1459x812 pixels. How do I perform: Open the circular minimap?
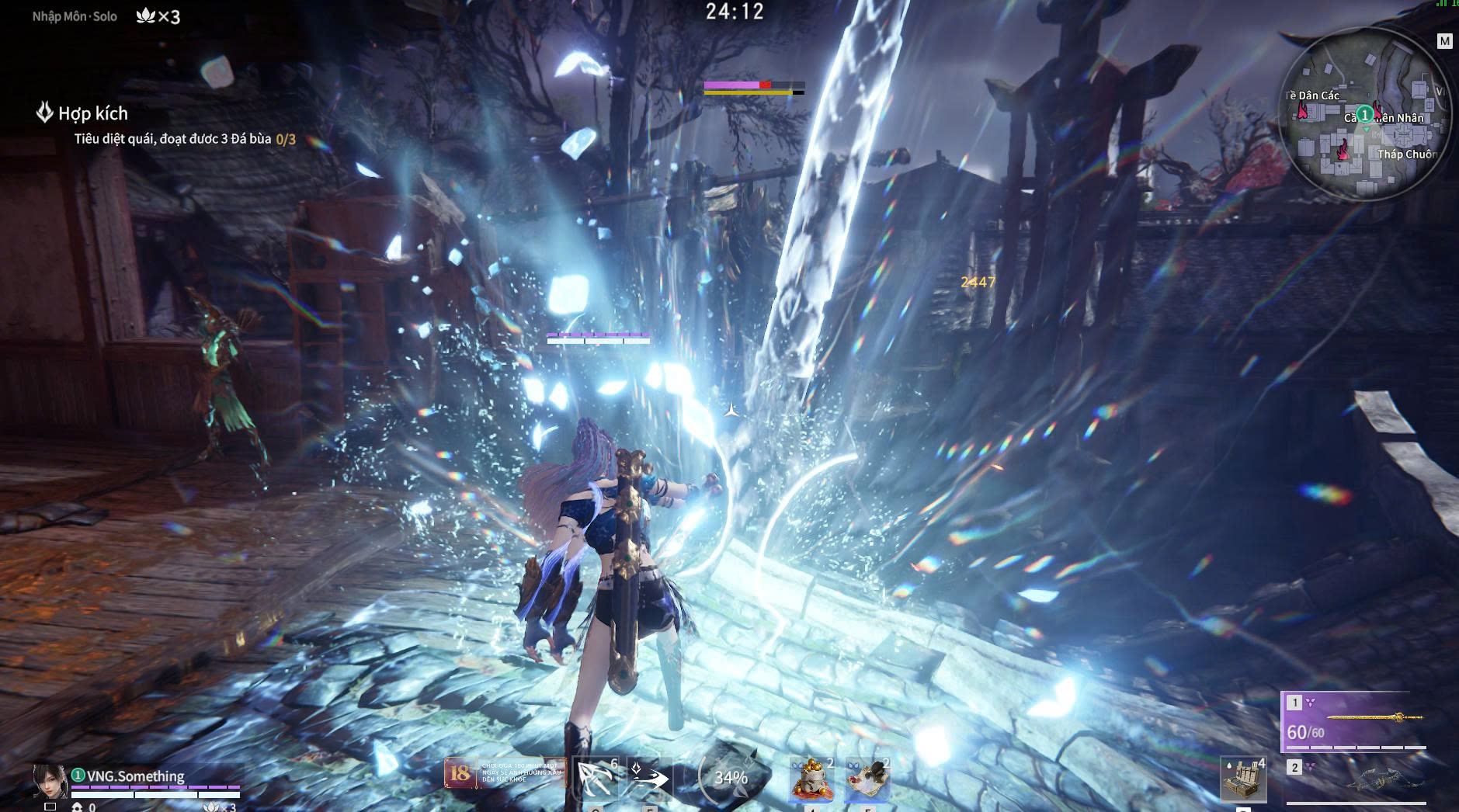[x=1364, y=115]
